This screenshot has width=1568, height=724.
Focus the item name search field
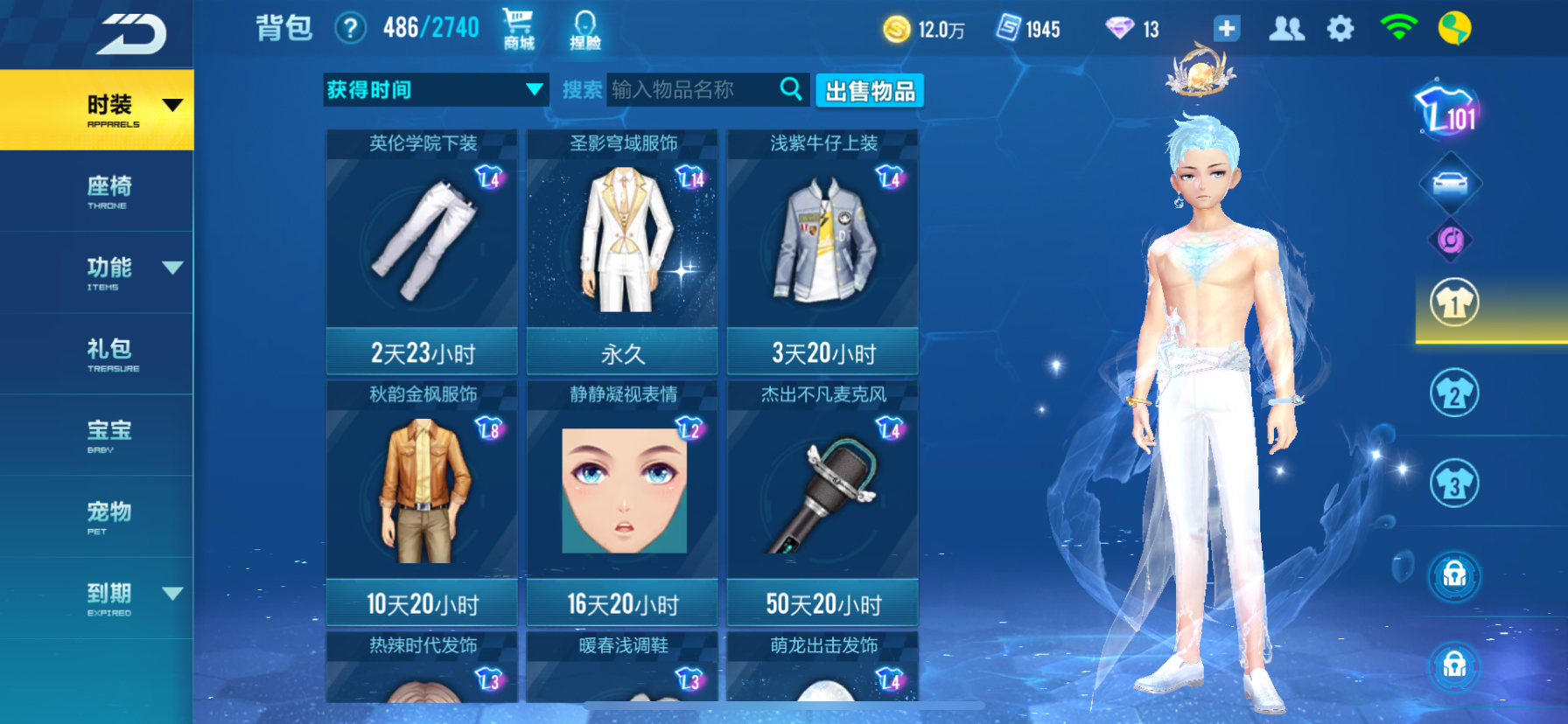[691, 90]
